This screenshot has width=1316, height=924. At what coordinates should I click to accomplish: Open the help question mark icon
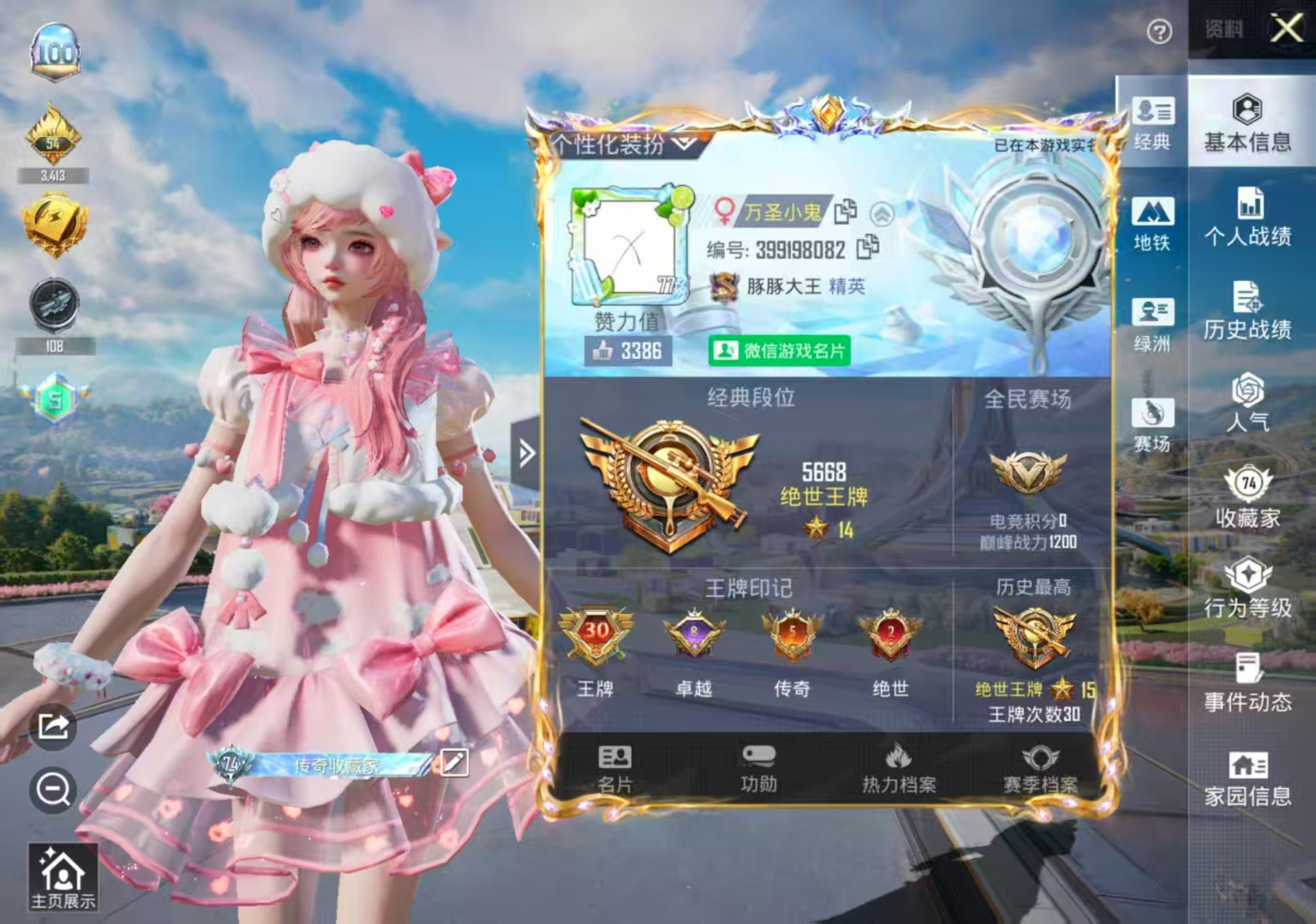1159,33
